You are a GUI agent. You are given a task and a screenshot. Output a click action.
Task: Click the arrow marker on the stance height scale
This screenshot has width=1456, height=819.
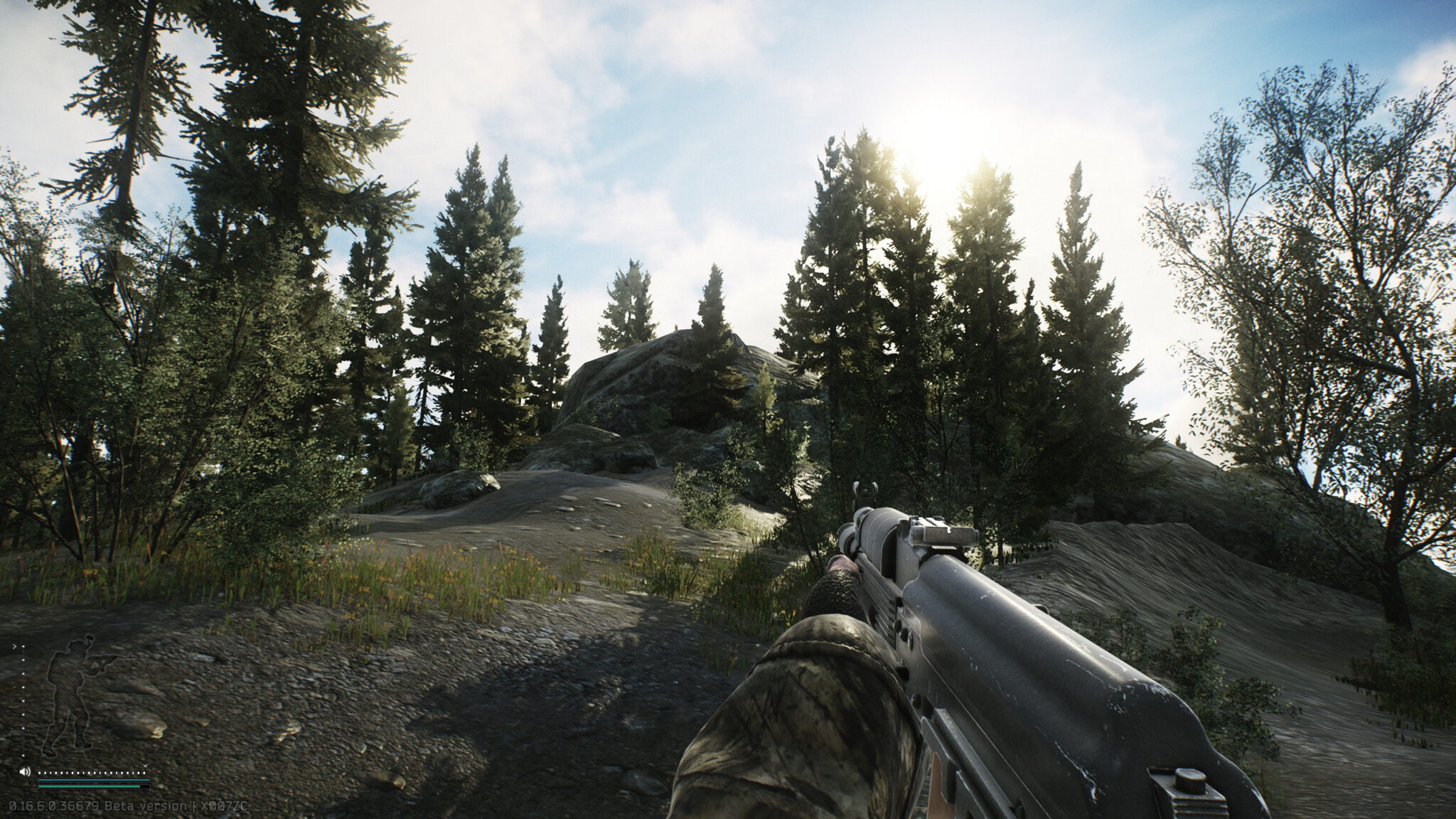[x=15, y=646]
